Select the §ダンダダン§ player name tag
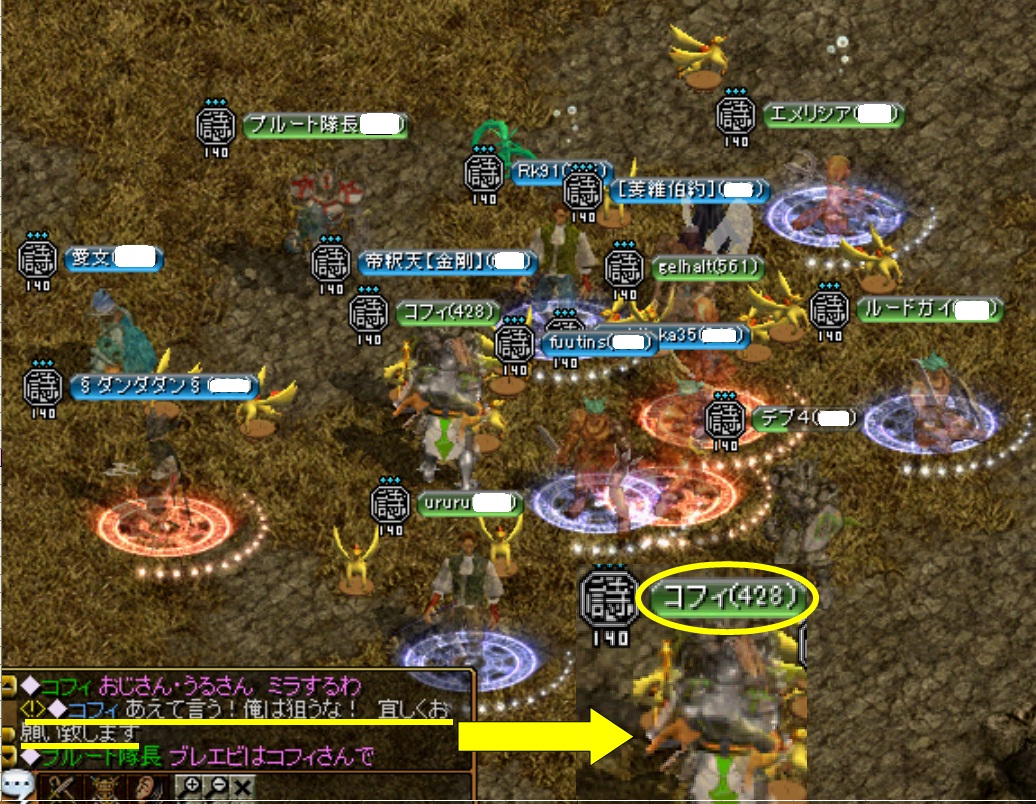This screenshot has height=804, width=1036. [165, 385]
